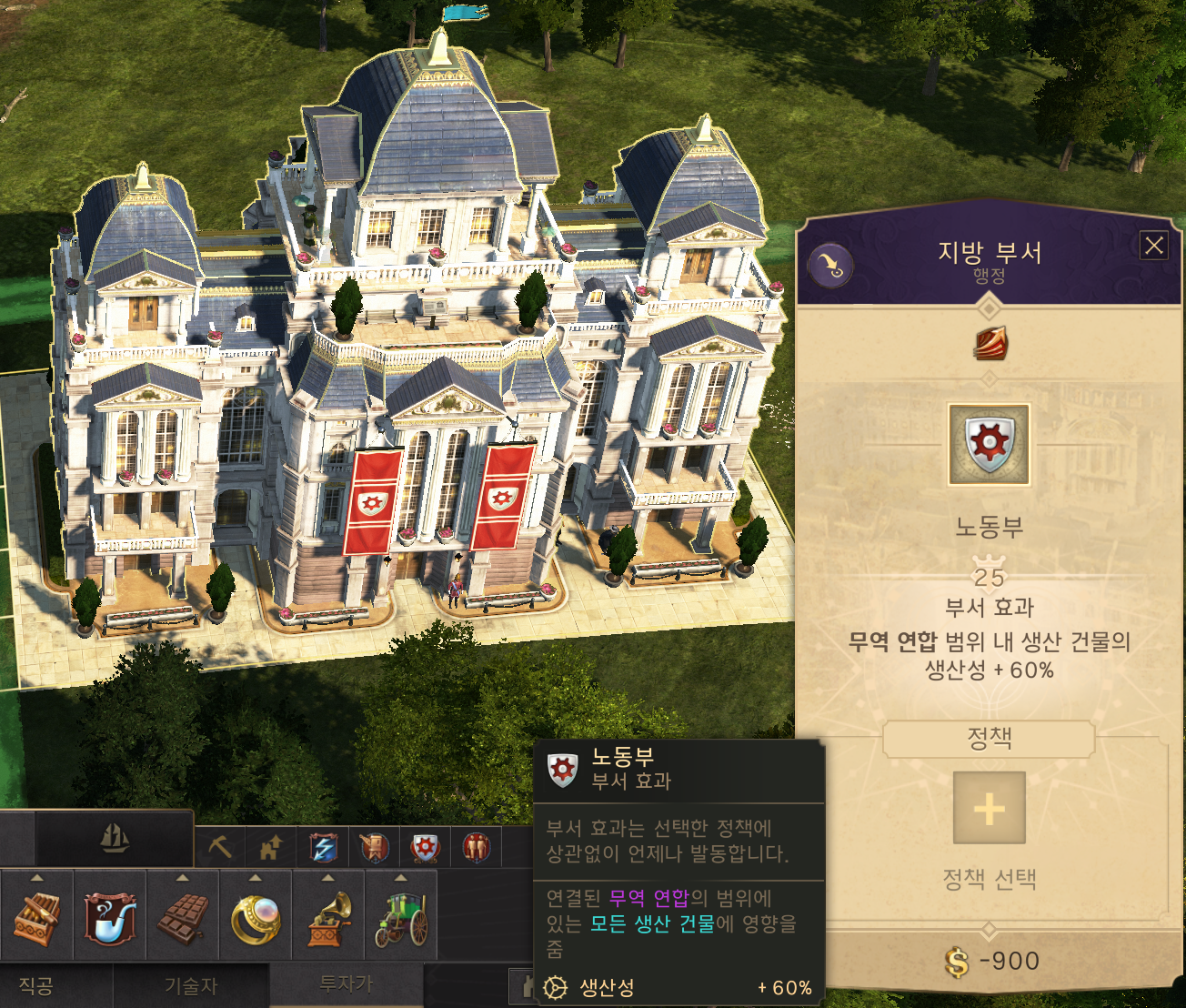Switch to the 직공 tab
This screenshot has width=1186, height=1008.
[36, 986]
